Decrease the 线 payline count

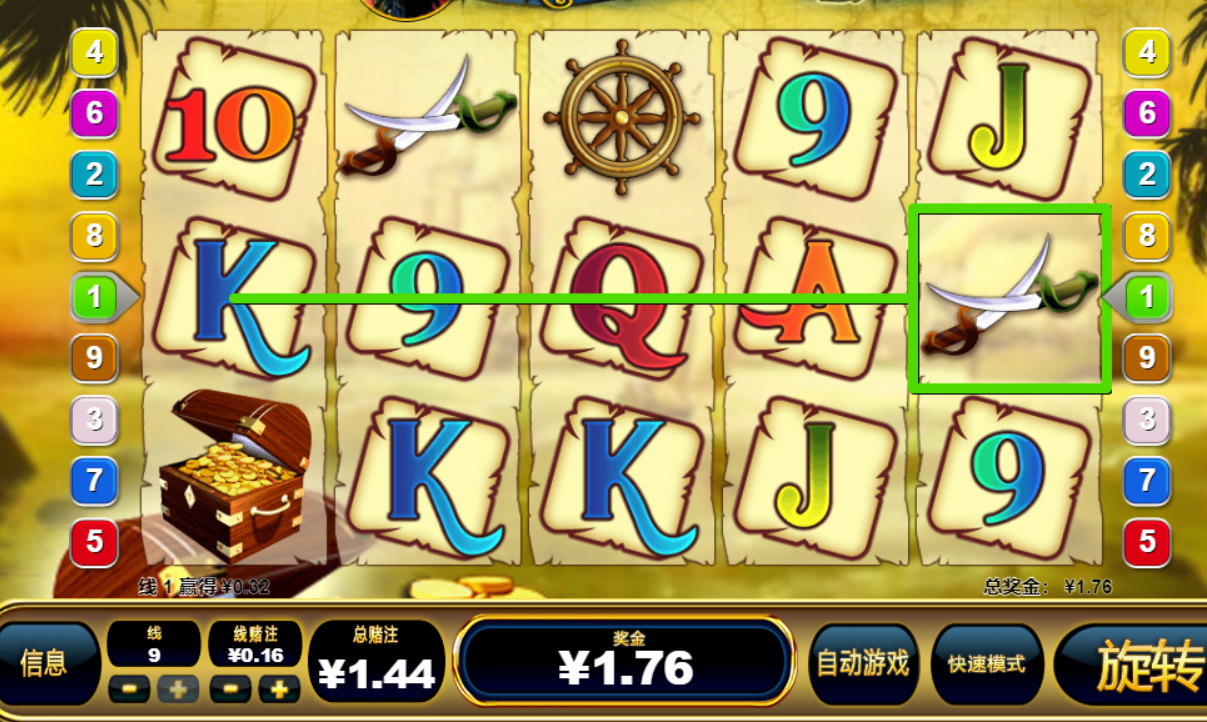[x=130, y=689]
